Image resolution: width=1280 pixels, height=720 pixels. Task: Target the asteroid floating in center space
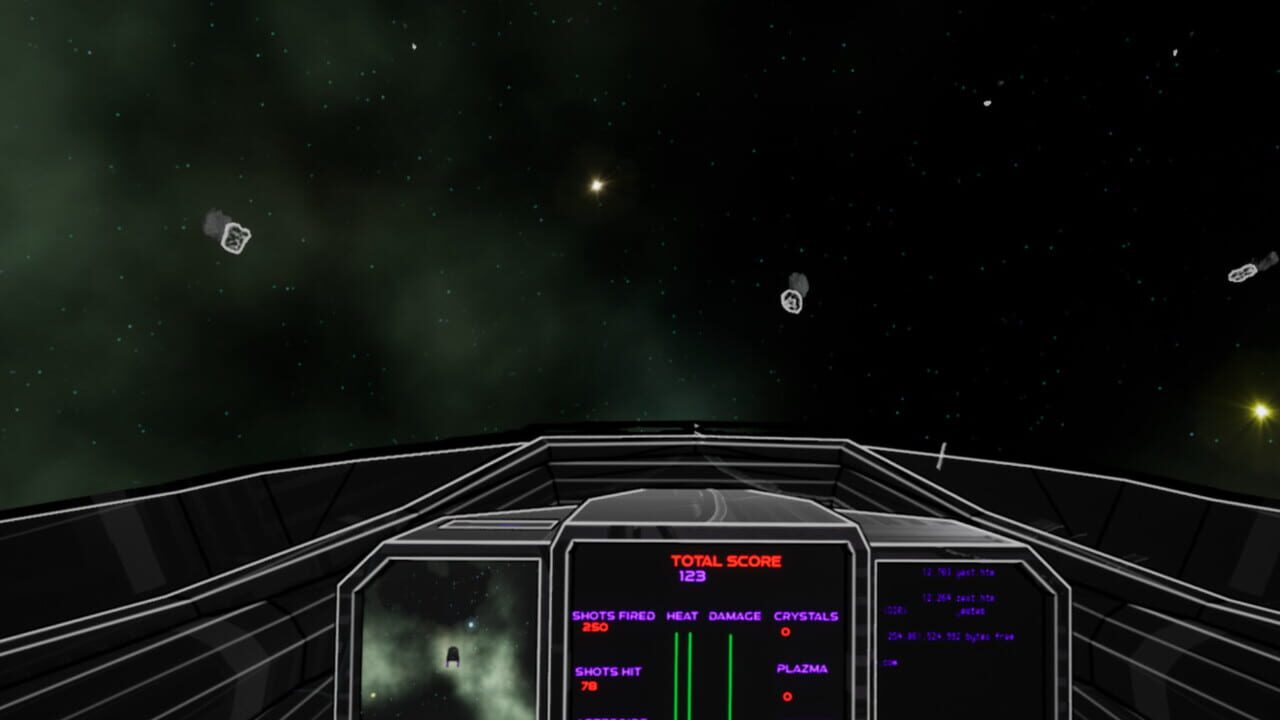coord(792,300)
